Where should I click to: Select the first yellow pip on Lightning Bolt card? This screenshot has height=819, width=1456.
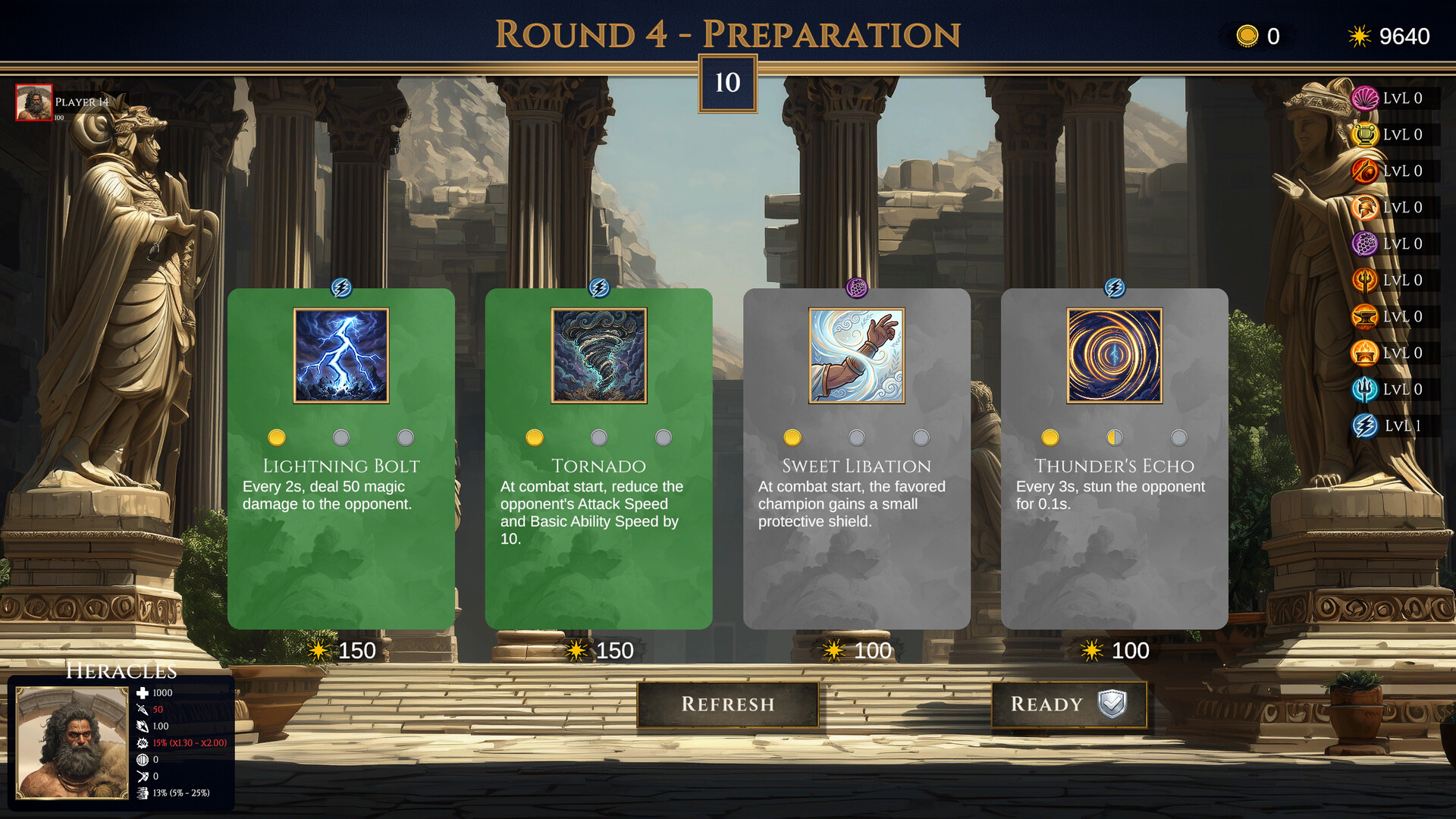pos(277,437)
